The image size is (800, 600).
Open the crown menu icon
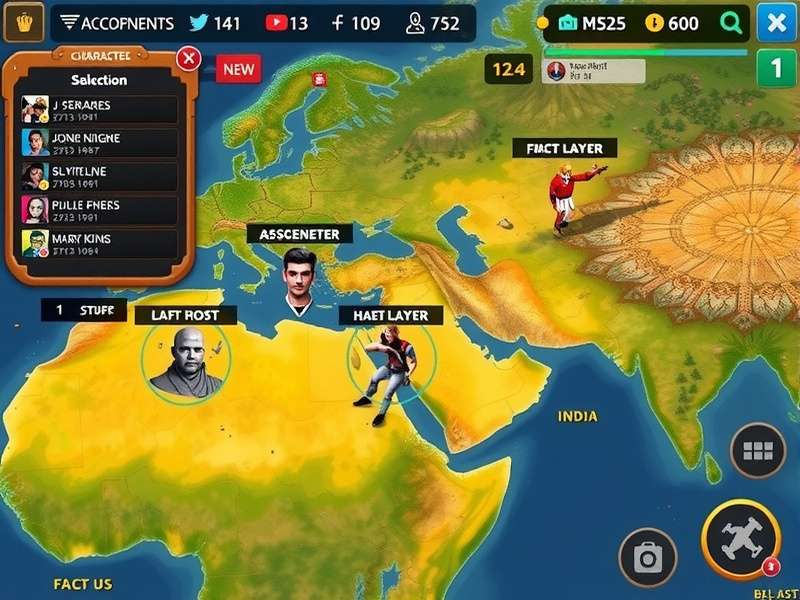[x=18, y=23]
